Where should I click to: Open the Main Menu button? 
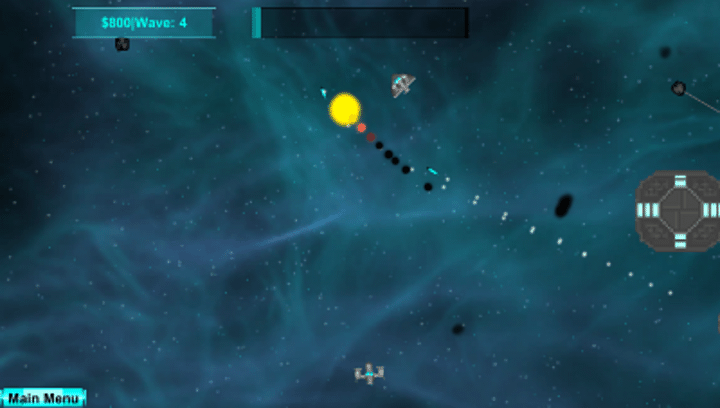43,398
